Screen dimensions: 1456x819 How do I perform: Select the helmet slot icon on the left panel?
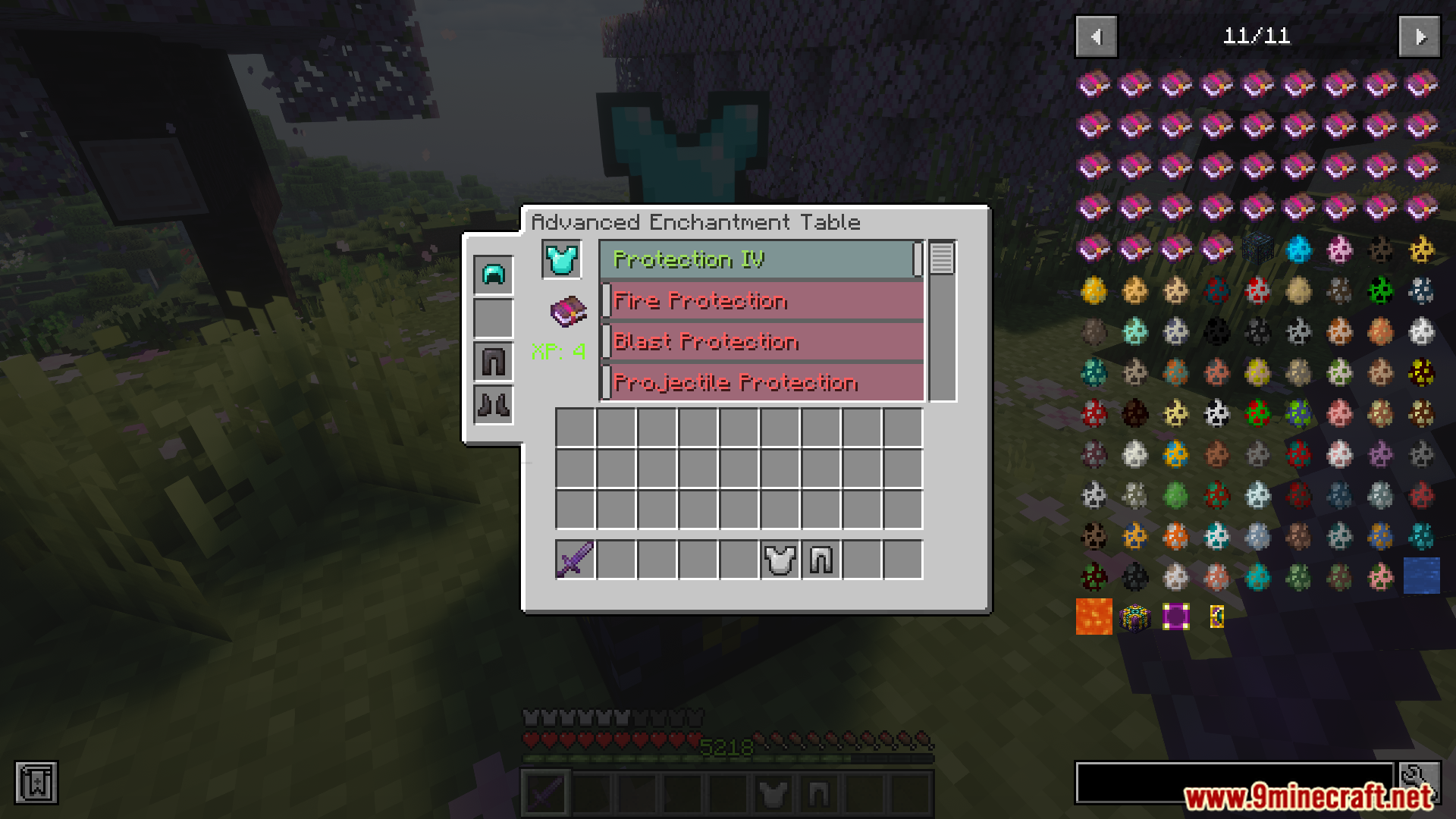pyautogui.click(x=491, y=275)
